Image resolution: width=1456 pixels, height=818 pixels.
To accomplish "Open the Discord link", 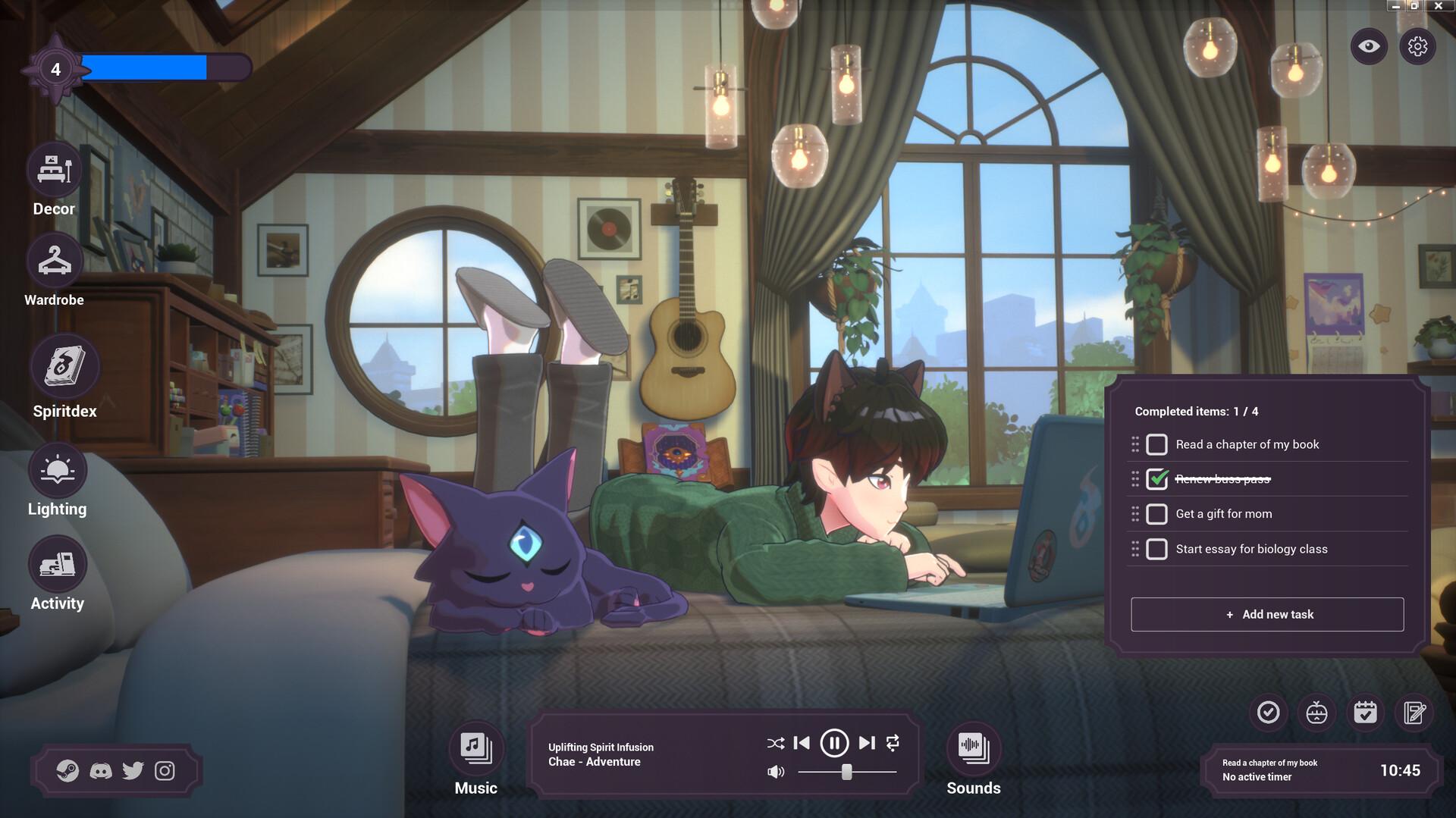I will [102, 770].
